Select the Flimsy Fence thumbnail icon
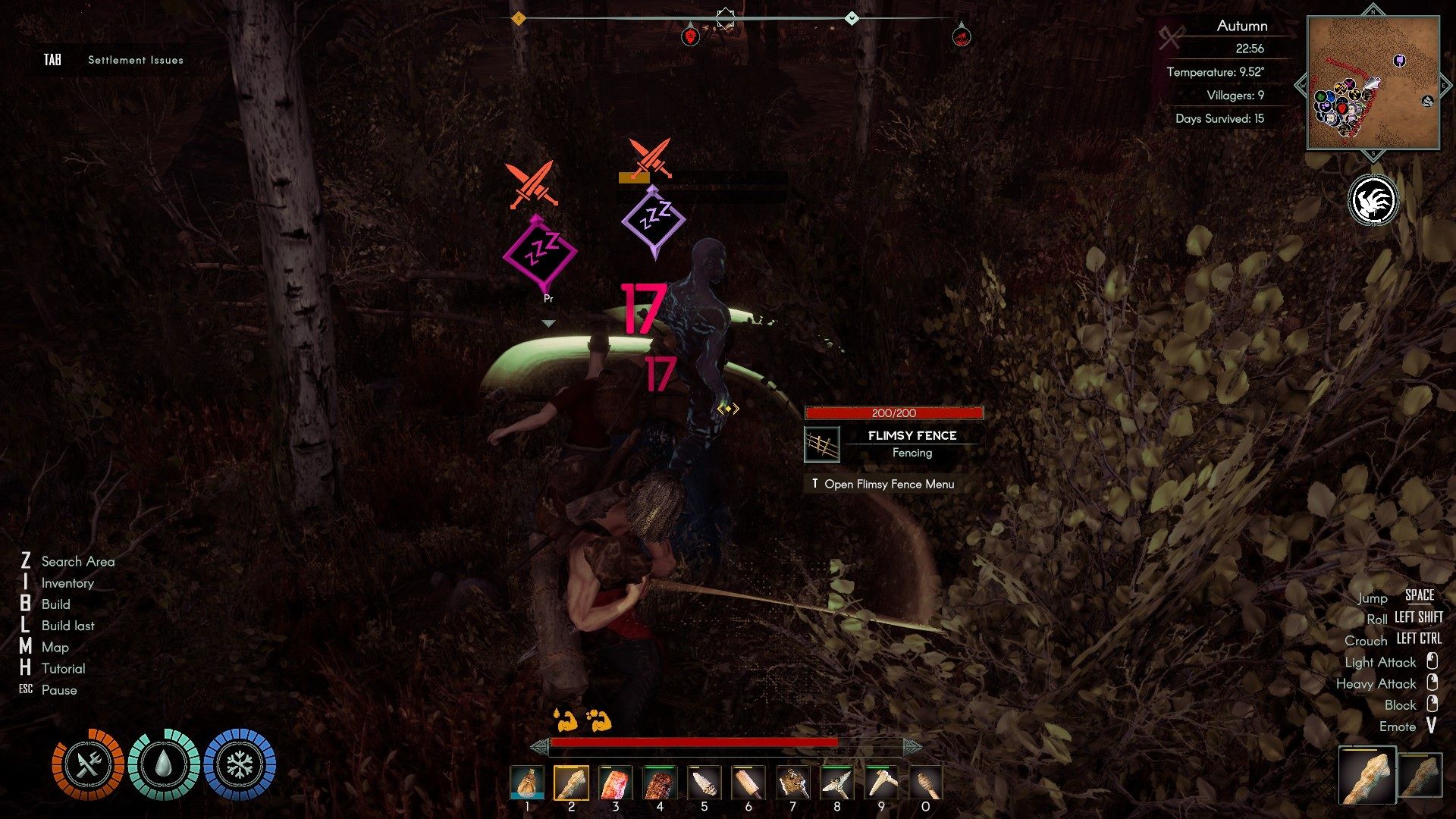Image resolution: width=1456 pixels, height=819 pixels. pos(822,444)
